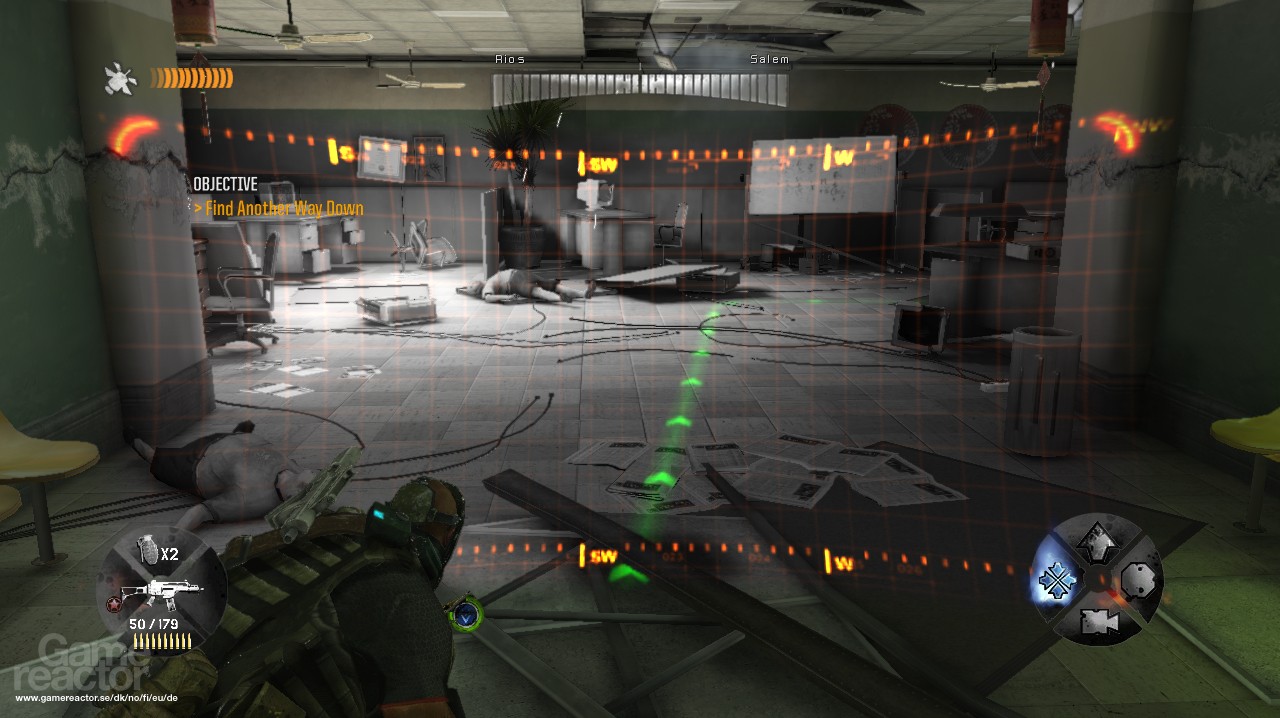Select the up-arrow advance command
The height and width of the screenshot is (718, 1280).
(x=1097, y=541)
